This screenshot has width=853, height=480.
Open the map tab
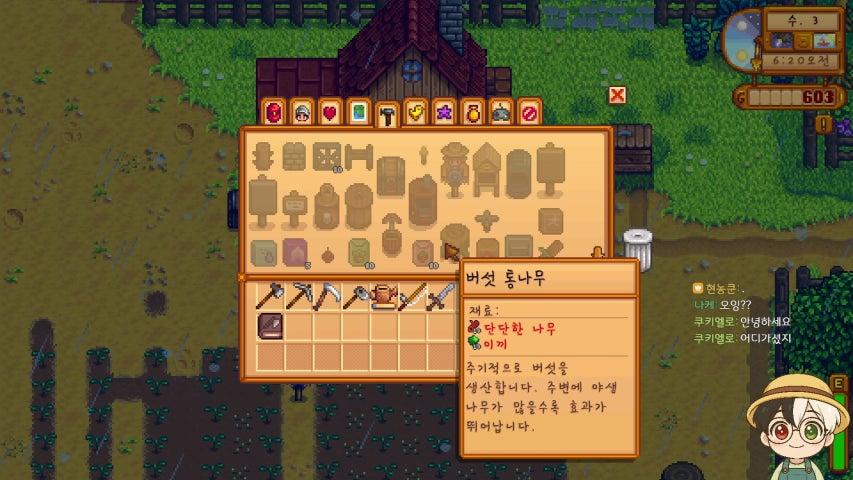(x=358, y=113)
